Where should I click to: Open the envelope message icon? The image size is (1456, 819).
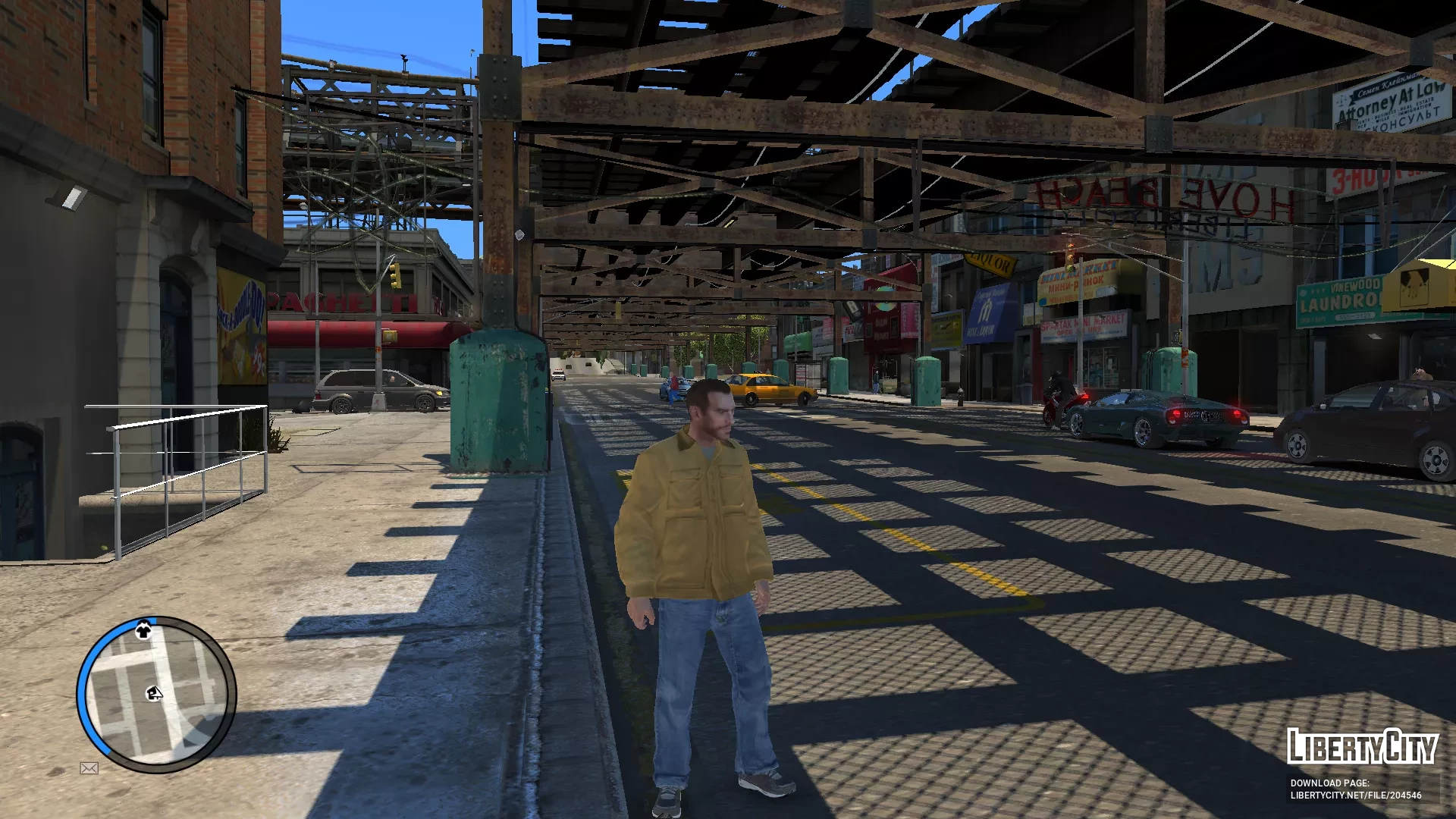point(89,768)
